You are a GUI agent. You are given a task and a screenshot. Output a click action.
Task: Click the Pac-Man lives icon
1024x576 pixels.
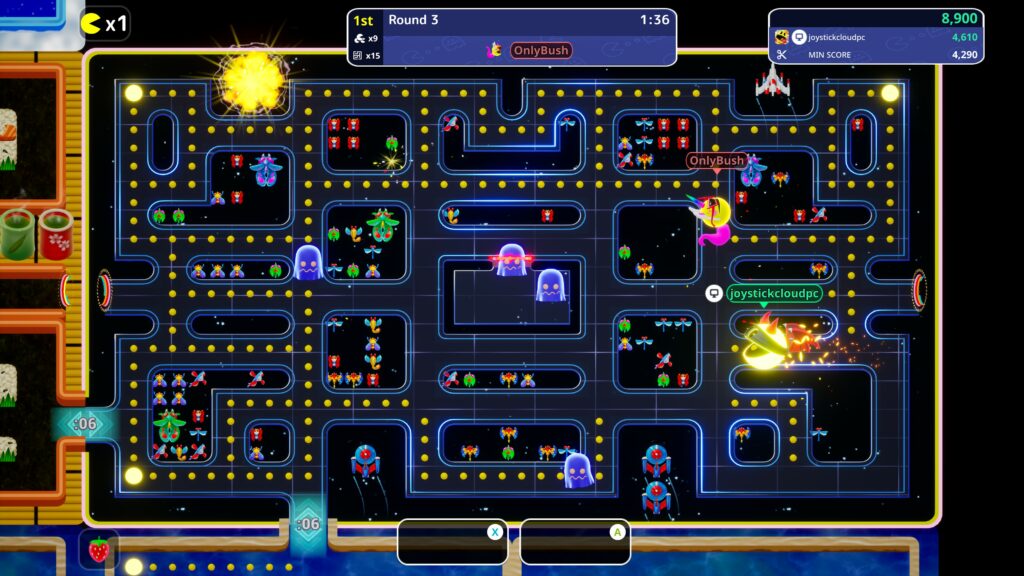(91, 23)
